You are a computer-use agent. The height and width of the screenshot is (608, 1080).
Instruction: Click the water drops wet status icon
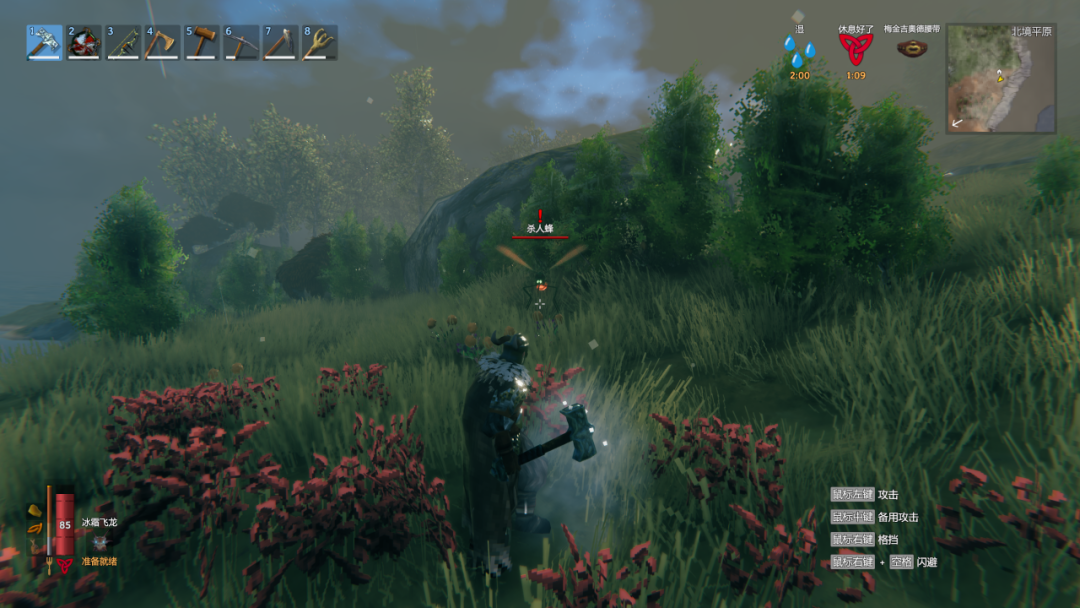tap(799, 50)
